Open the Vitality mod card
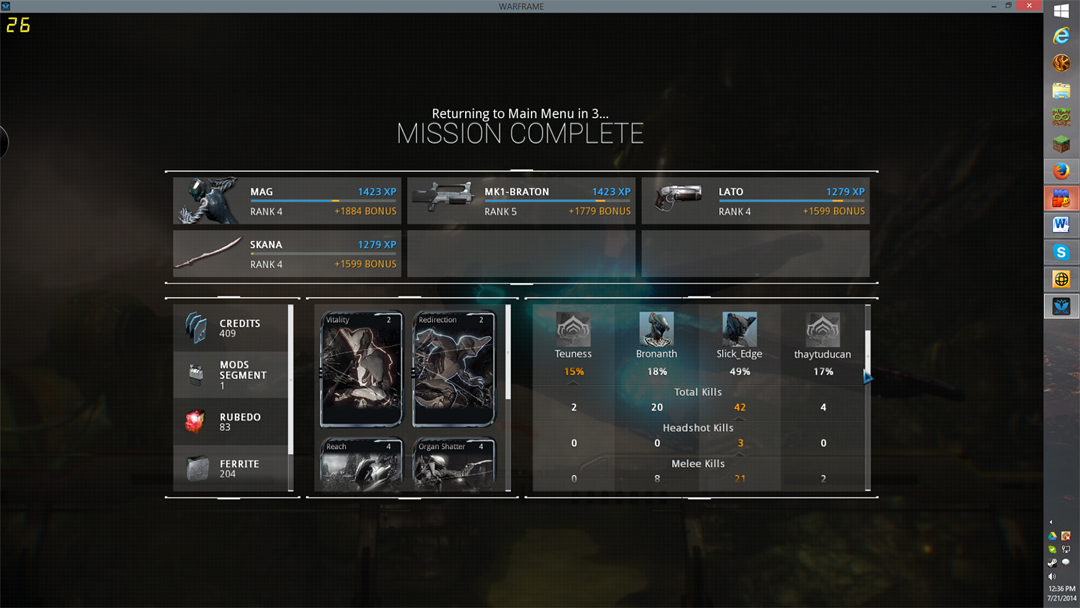Viewport: 1080px width, 608px height. (361, 370)
